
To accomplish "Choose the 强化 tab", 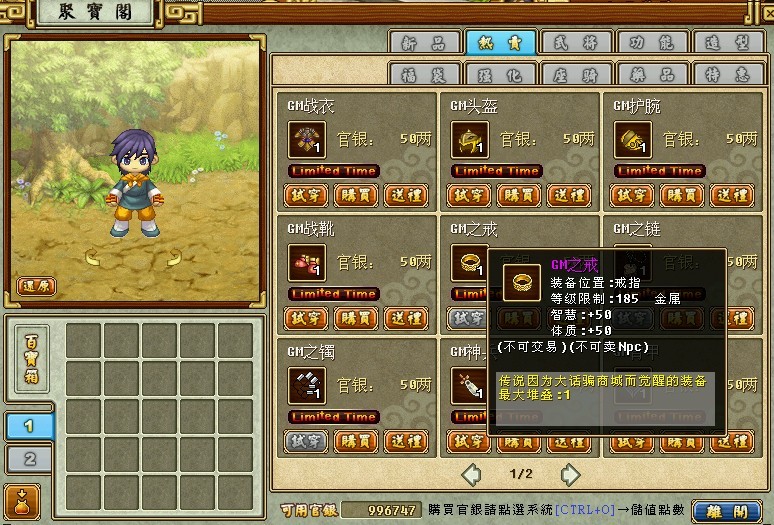I will coord(500,74).
